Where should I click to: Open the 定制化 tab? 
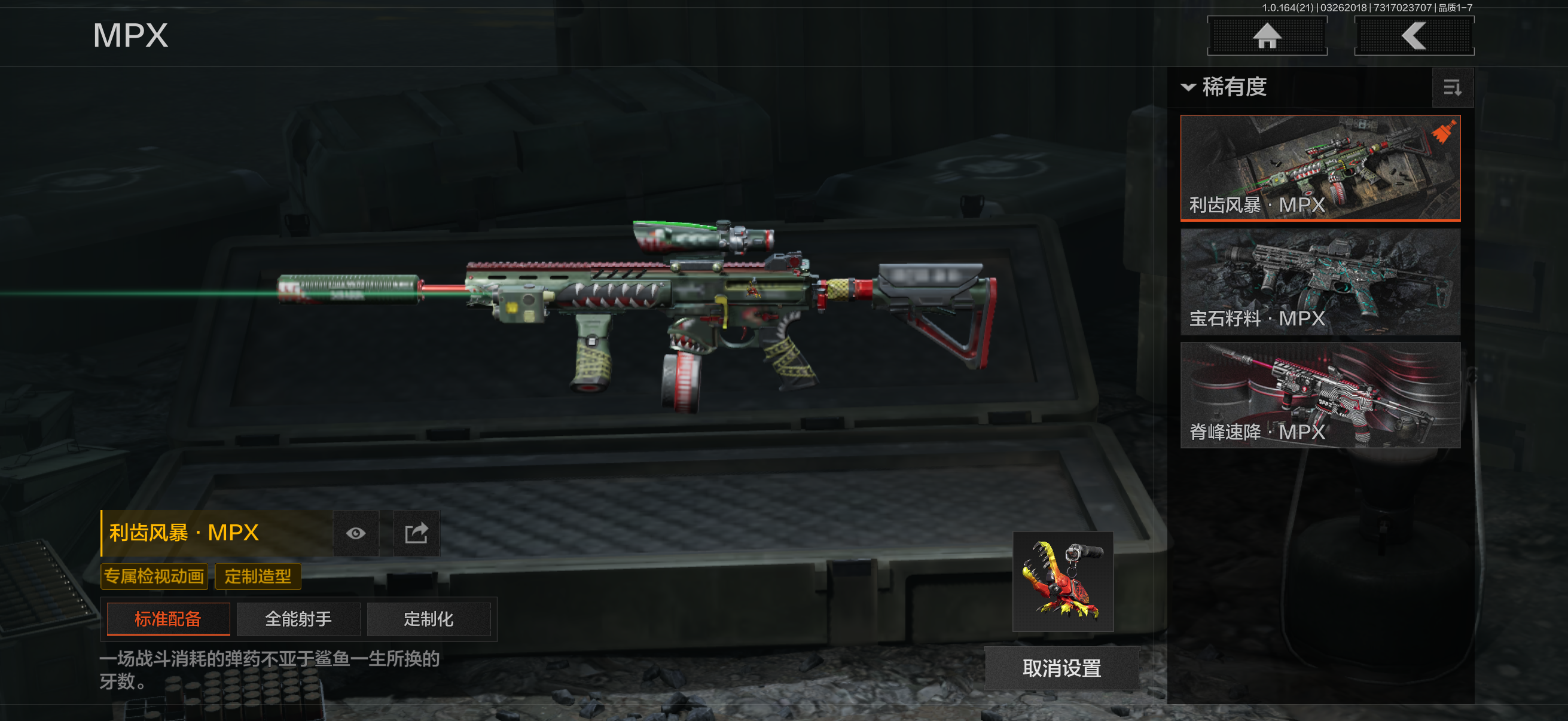(429, 619)
